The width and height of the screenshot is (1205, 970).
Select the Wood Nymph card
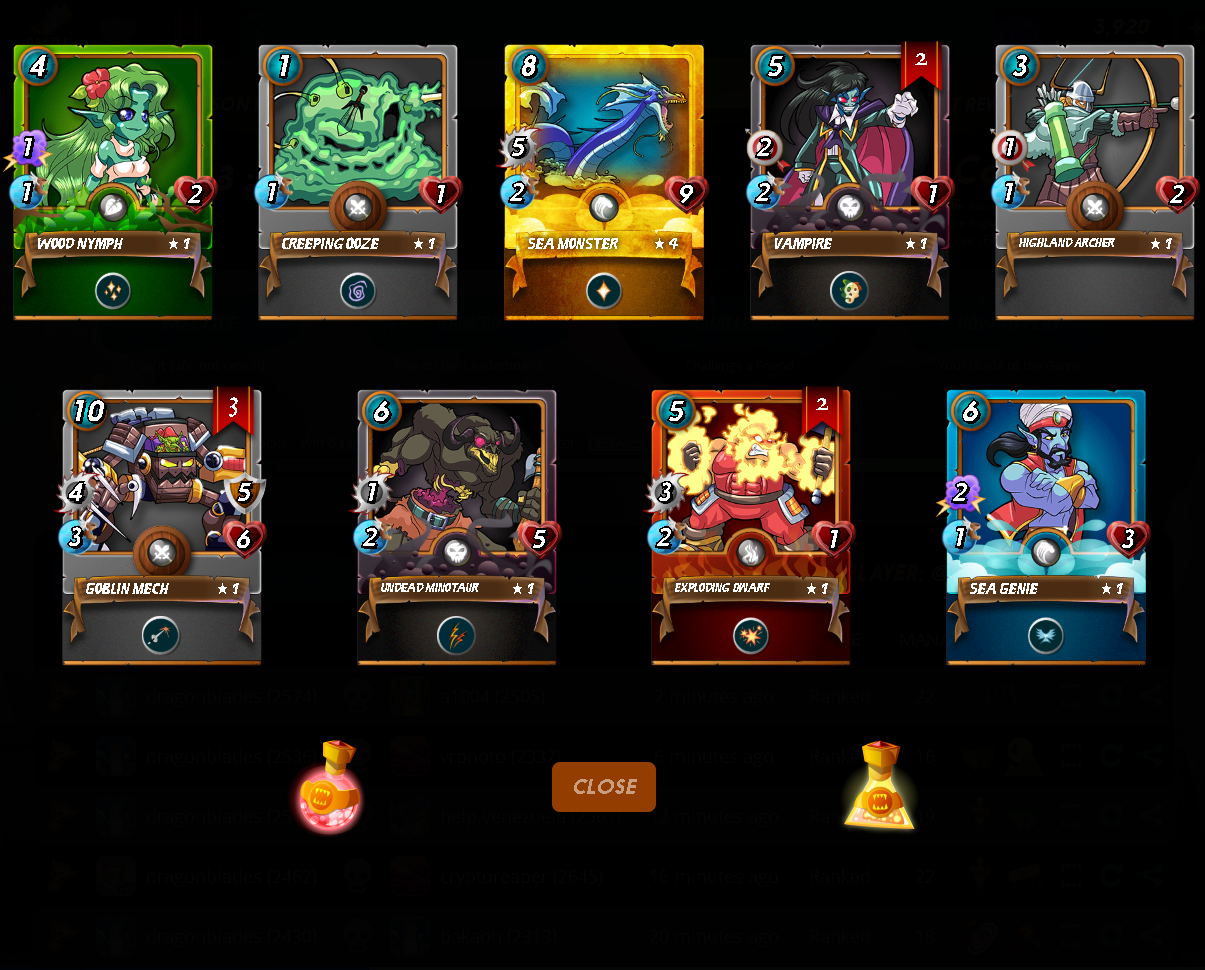click(x=113, y=182)
